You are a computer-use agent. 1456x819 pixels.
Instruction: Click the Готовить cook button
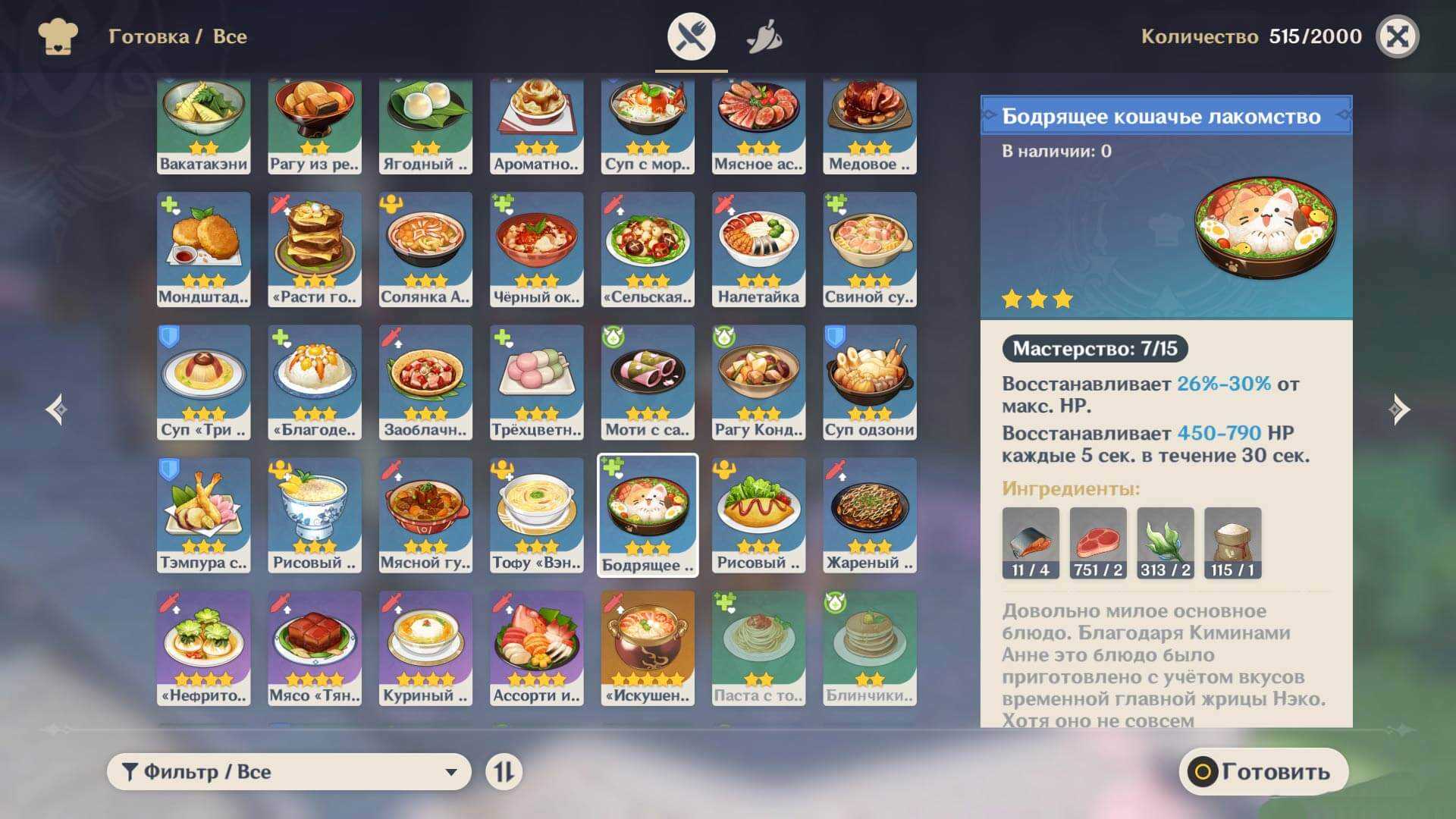[x=1263, y=772]
